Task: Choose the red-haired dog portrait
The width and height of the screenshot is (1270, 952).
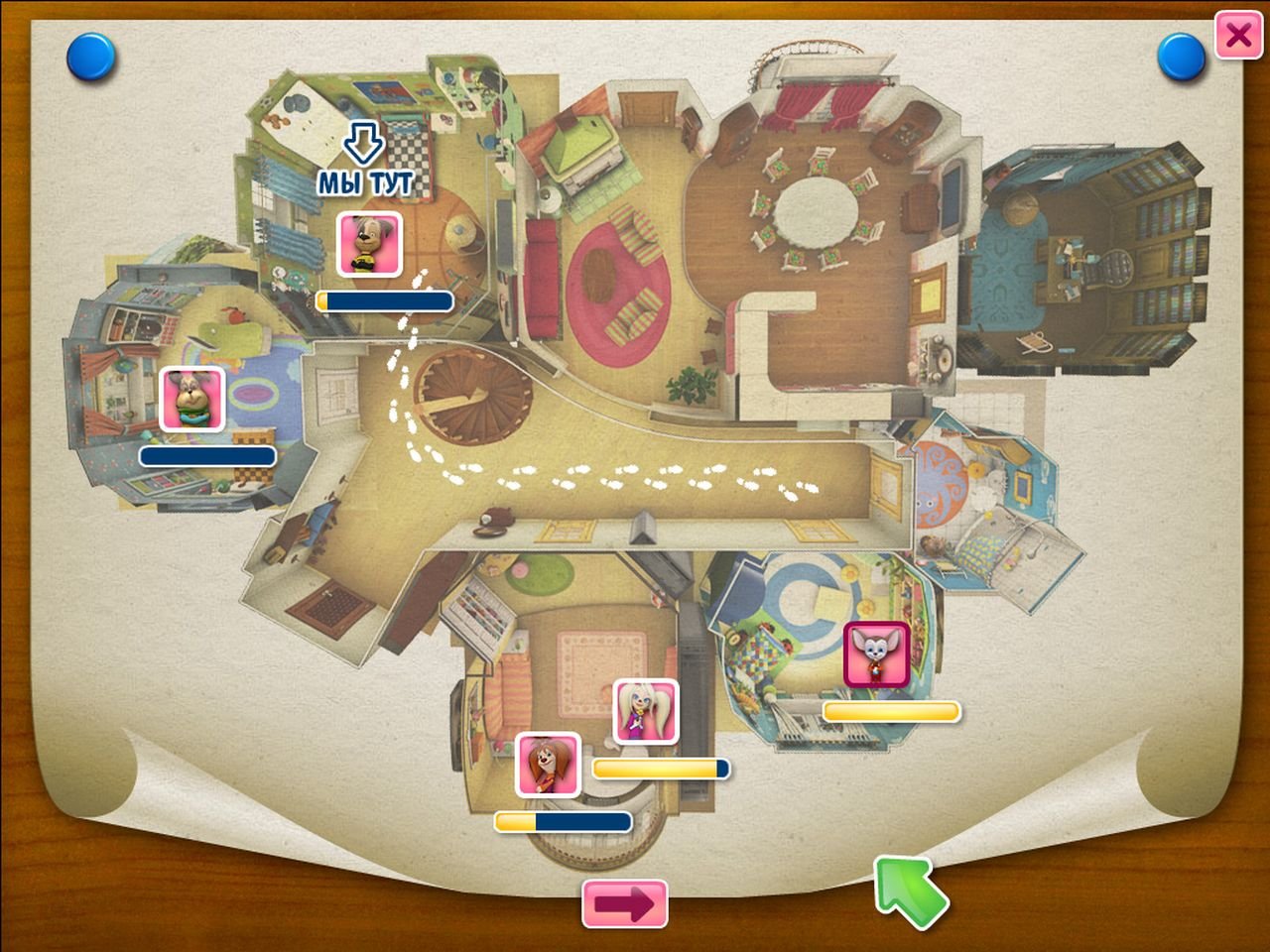Action: pos(548,765)
